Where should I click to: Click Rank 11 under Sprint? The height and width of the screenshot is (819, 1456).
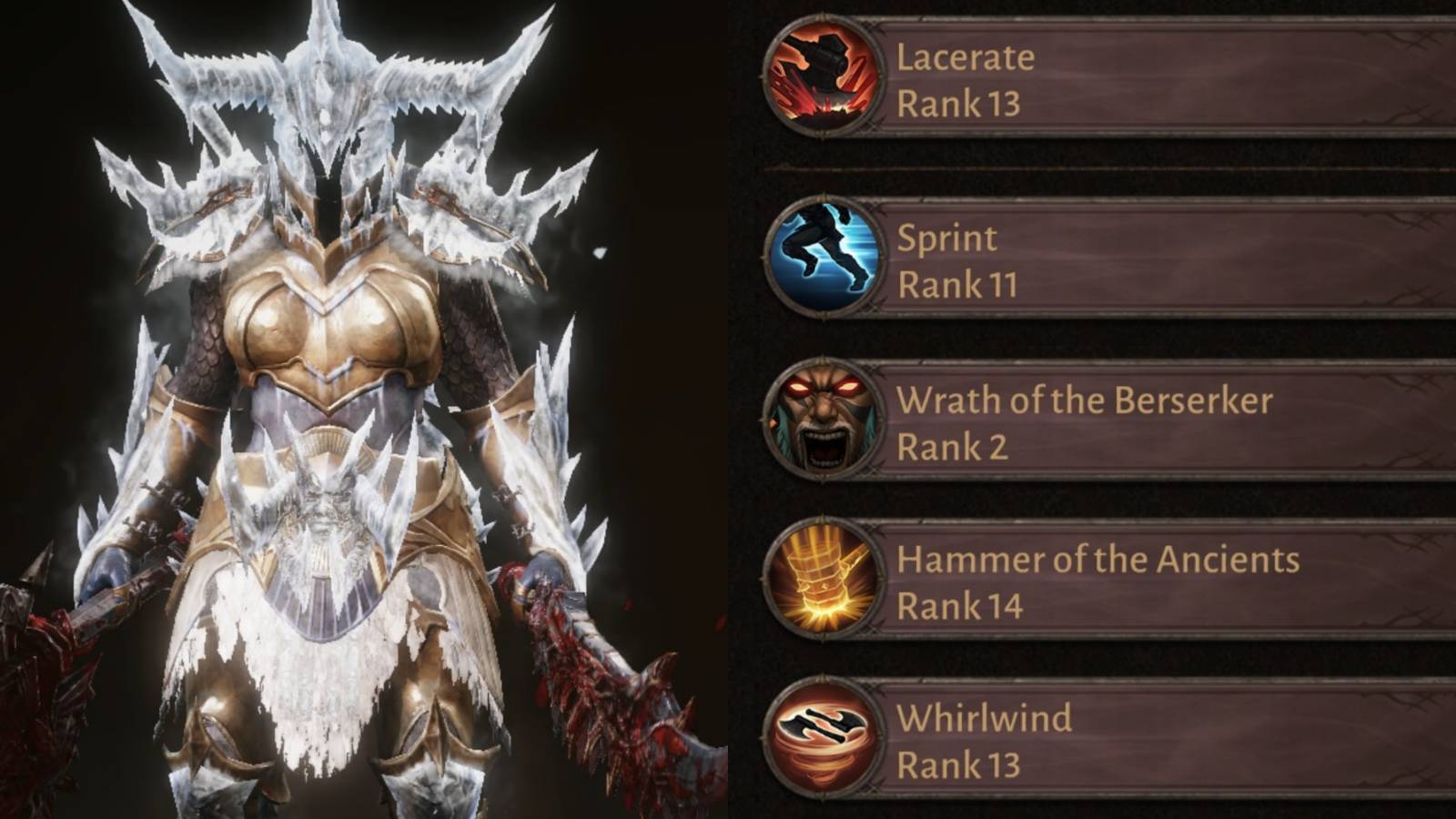tap(957, 284)
